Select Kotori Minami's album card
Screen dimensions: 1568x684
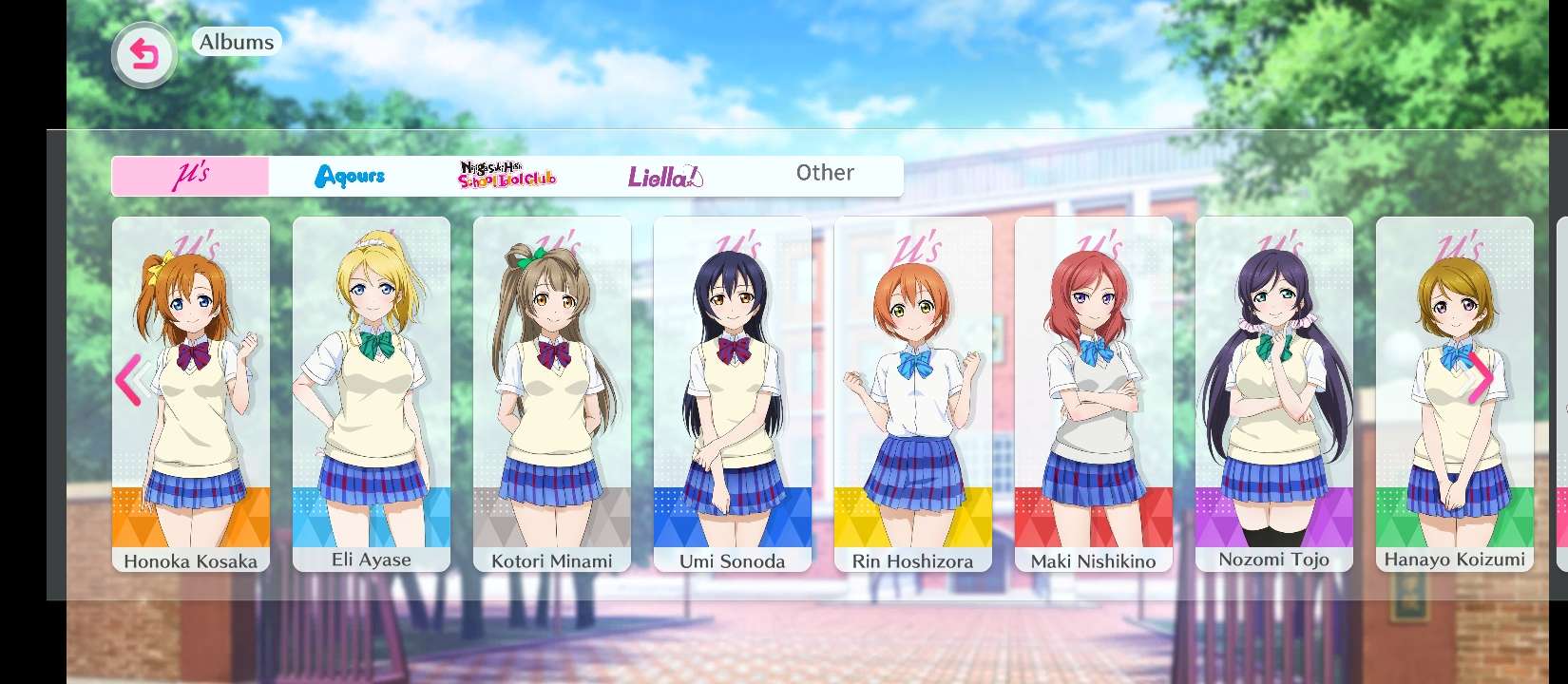pyautogui.click(x=552, y=394)
